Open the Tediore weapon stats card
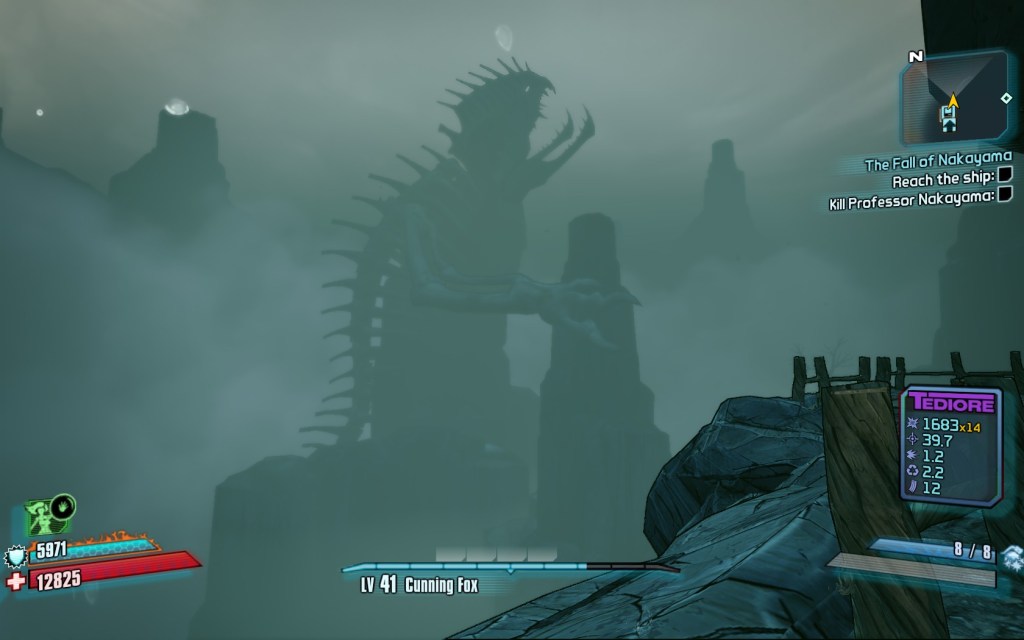 click(951, 446)
